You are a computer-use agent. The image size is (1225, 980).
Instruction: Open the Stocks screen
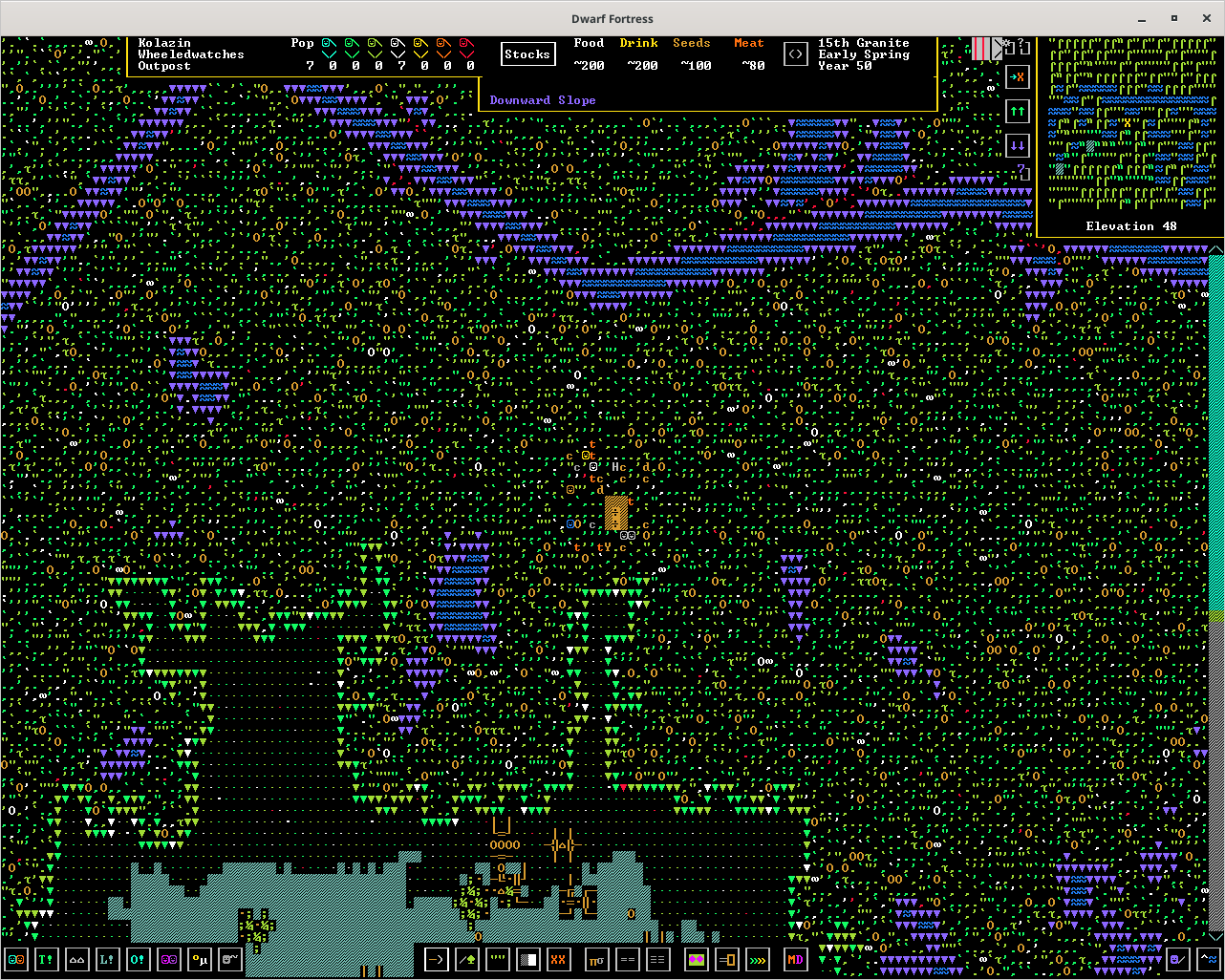(527, 54)
